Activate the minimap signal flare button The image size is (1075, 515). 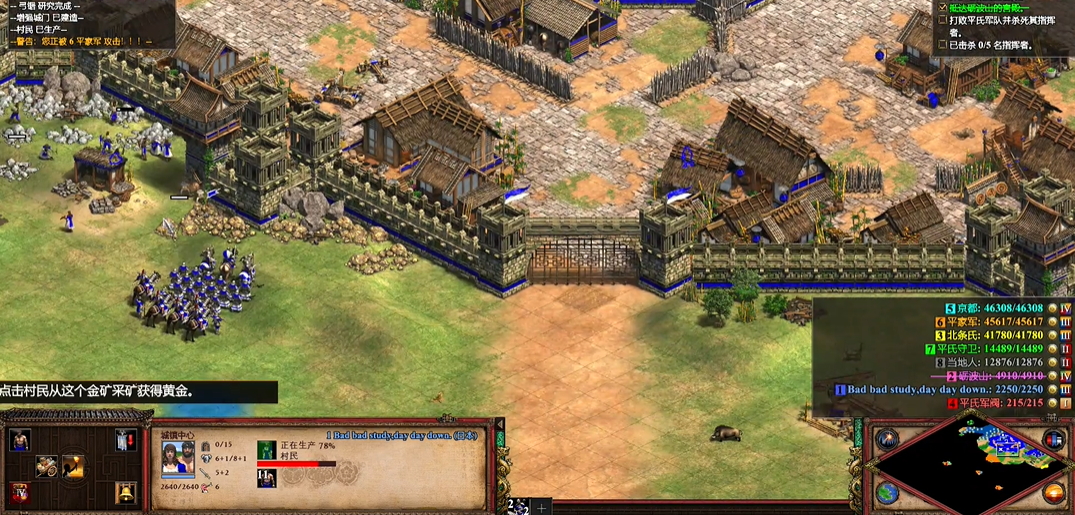coord(886,440)
